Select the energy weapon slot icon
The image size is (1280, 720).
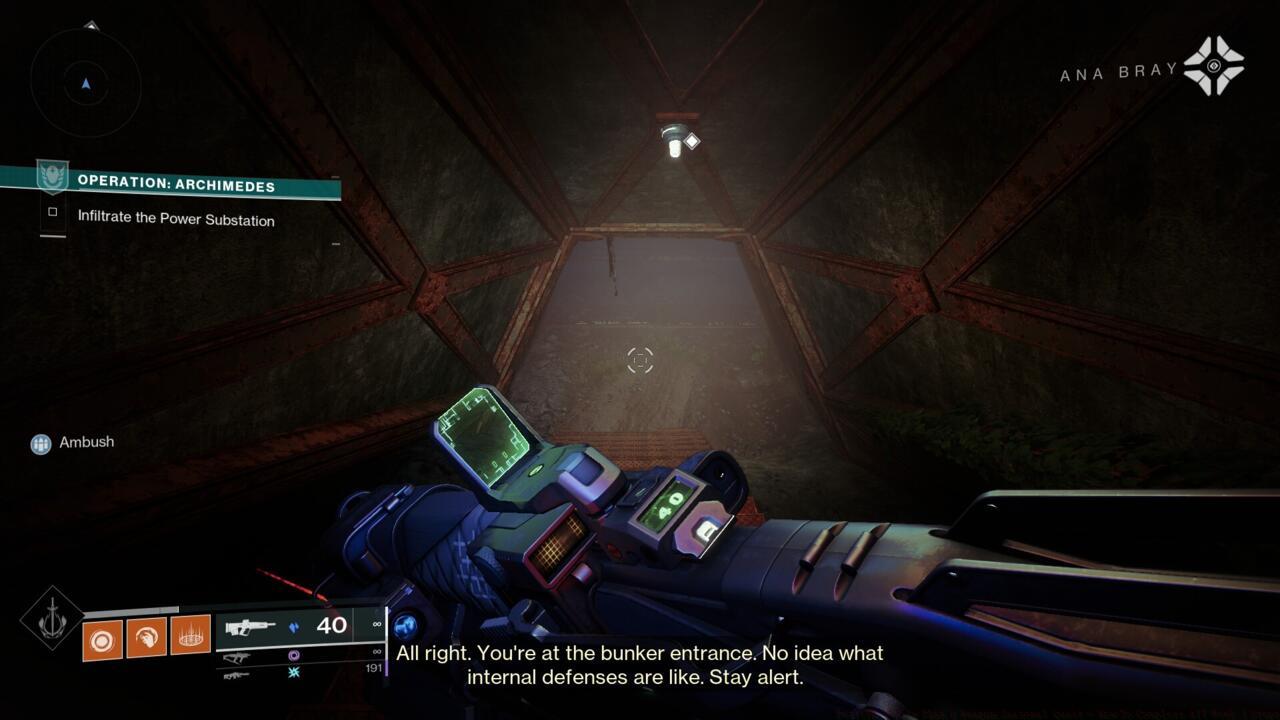[238, 657]
